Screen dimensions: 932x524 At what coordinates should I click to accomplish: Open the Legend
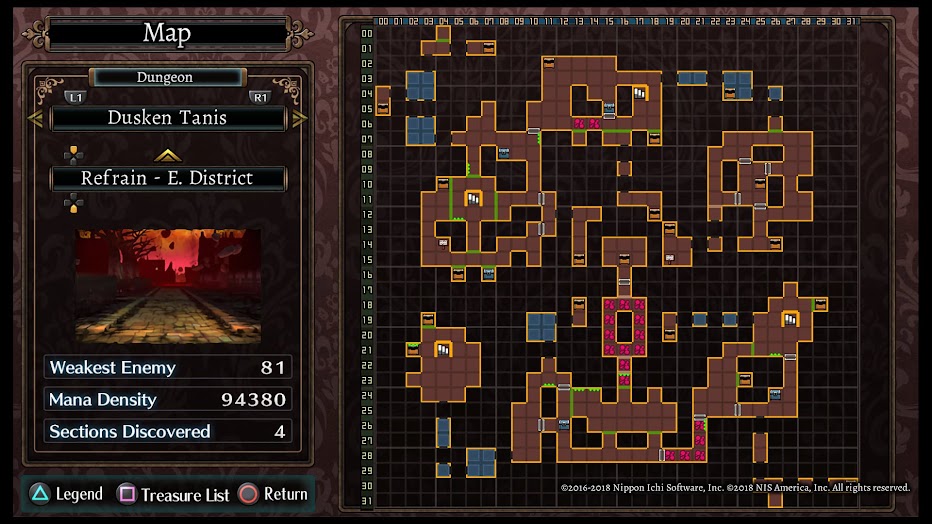pos(66,494)
